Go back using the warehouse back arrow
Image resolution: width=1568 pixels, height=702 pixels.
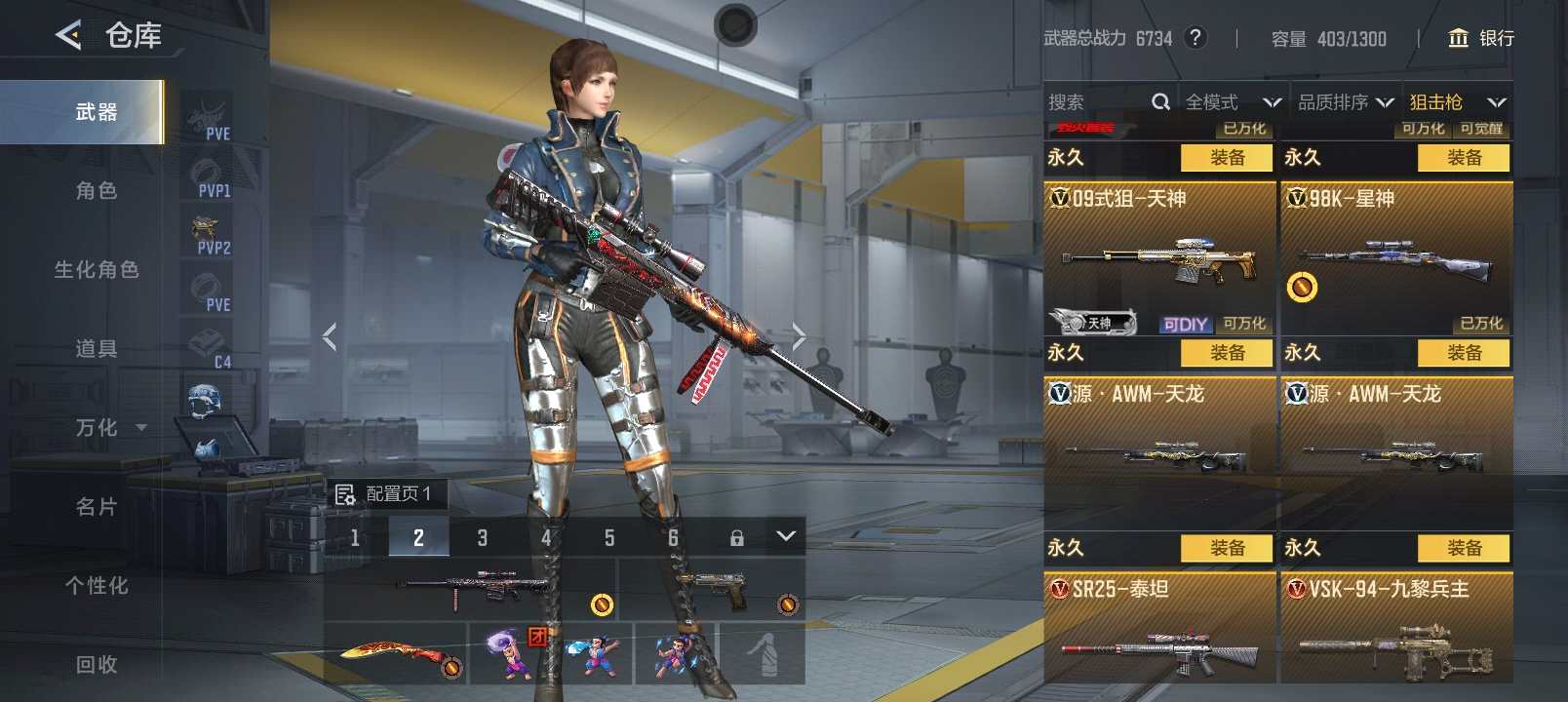(68, 36)
